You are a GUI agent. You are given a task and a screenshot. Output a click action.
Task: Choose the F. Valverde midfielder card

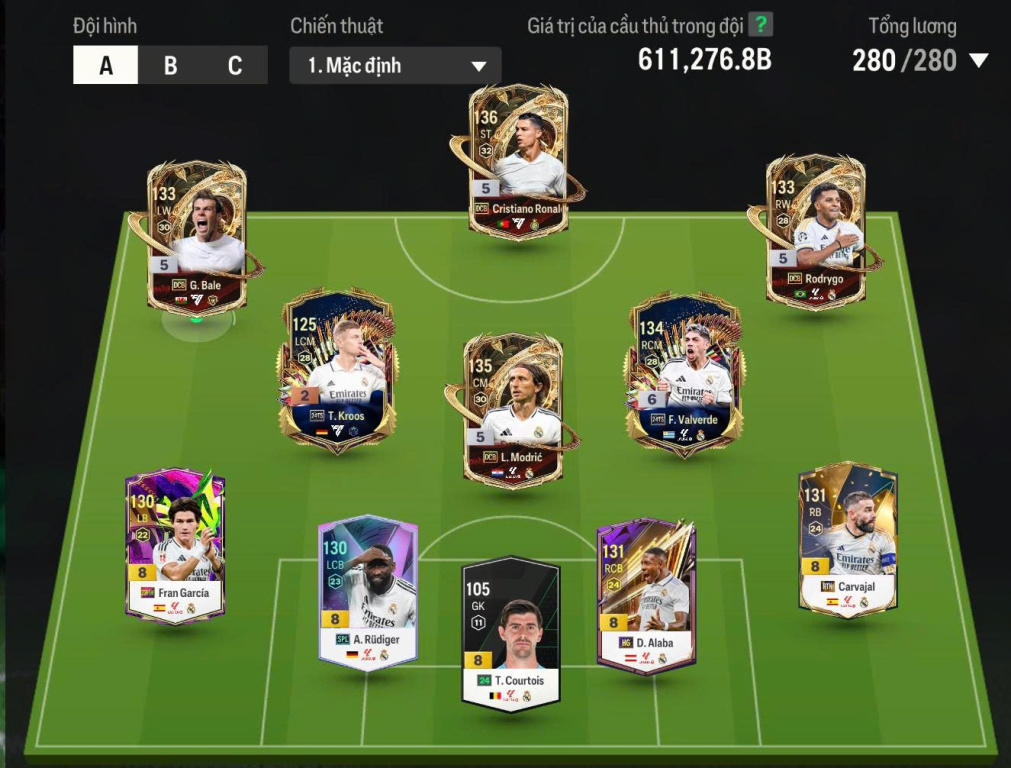coord(685,372)
